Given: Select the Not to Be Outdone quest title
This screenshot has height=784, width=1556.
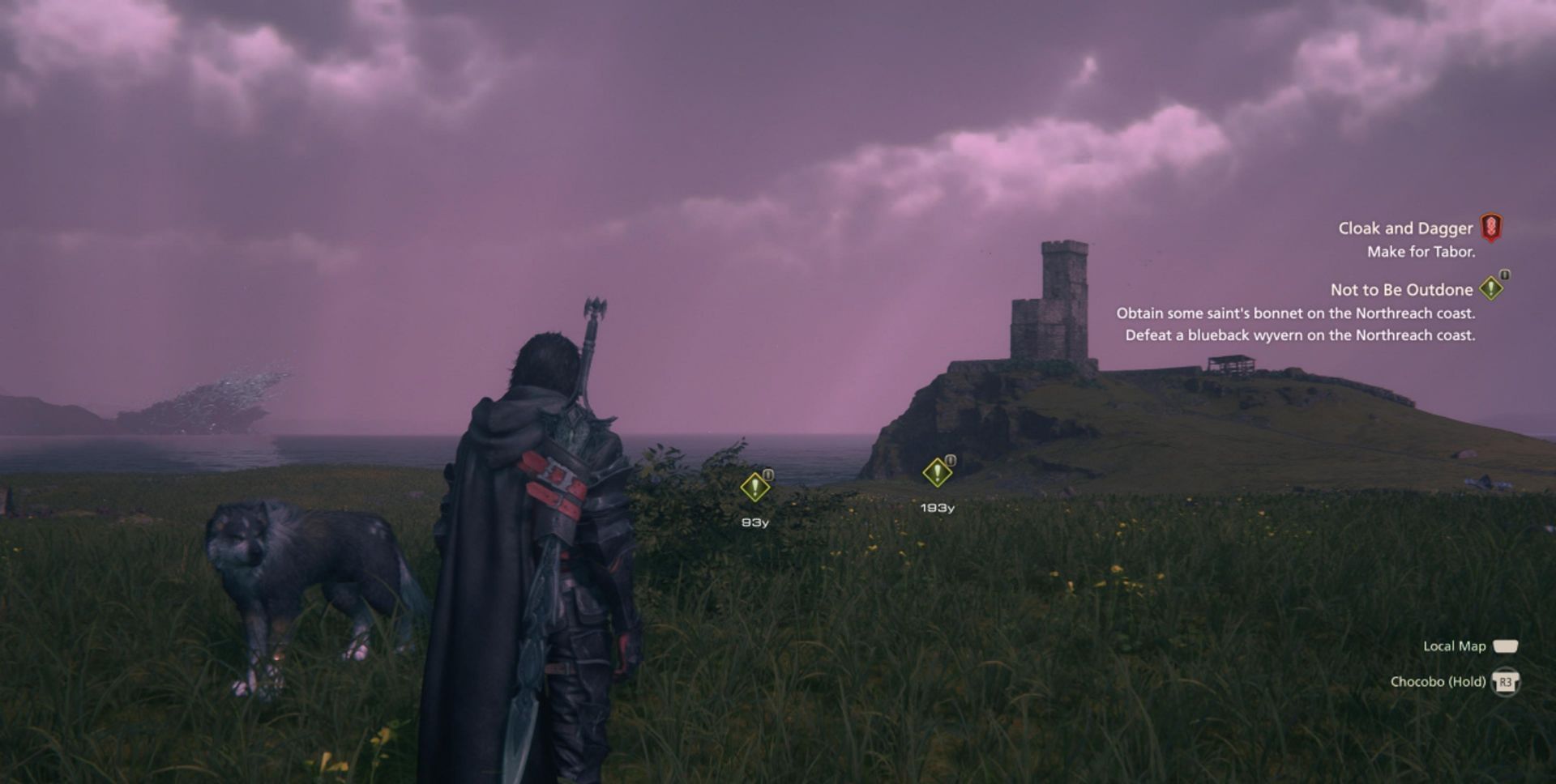Looking at the screenshot, I should [x=1400, y=289].
